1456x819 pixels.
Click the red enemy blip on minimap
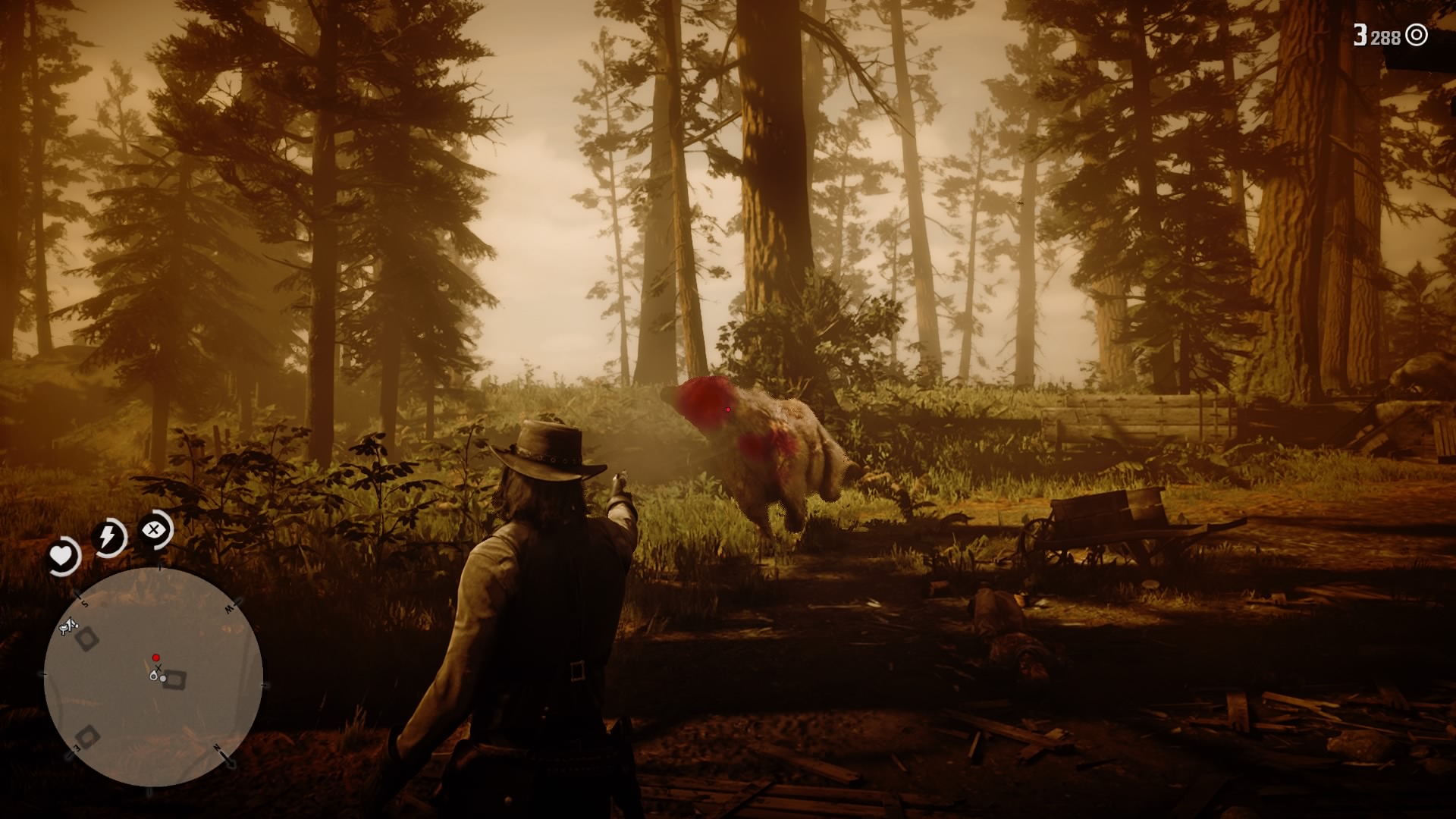pos(155,657)
